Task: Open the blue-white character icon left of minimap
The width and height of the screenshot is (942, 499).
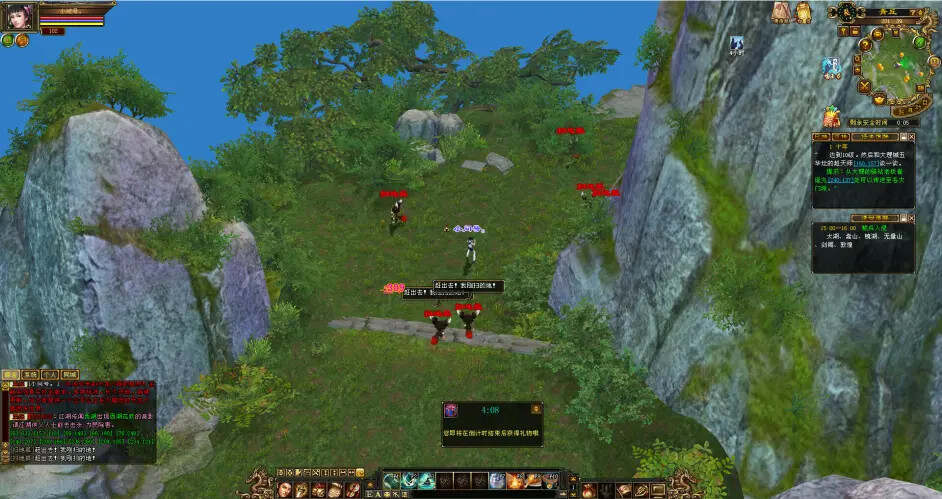Action: [x=831, y=67]
